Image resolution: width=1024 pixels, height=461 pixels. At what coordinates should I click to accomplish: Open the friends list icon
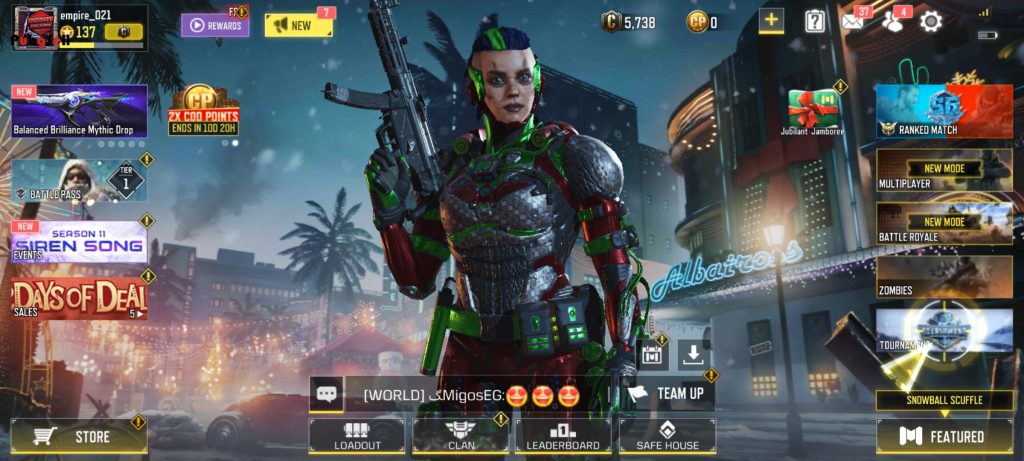892,21
